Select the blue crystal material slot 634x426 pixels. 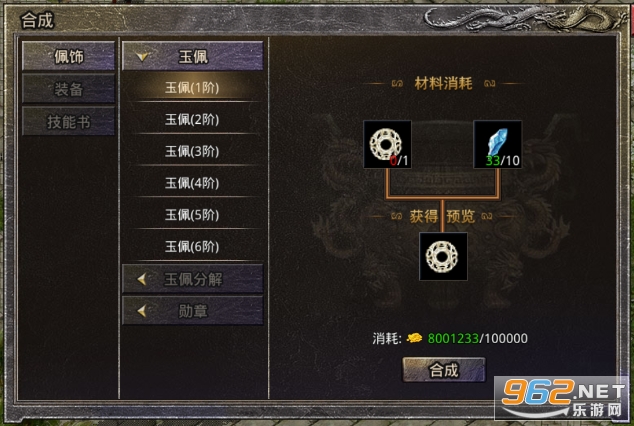tap(497, 145)
